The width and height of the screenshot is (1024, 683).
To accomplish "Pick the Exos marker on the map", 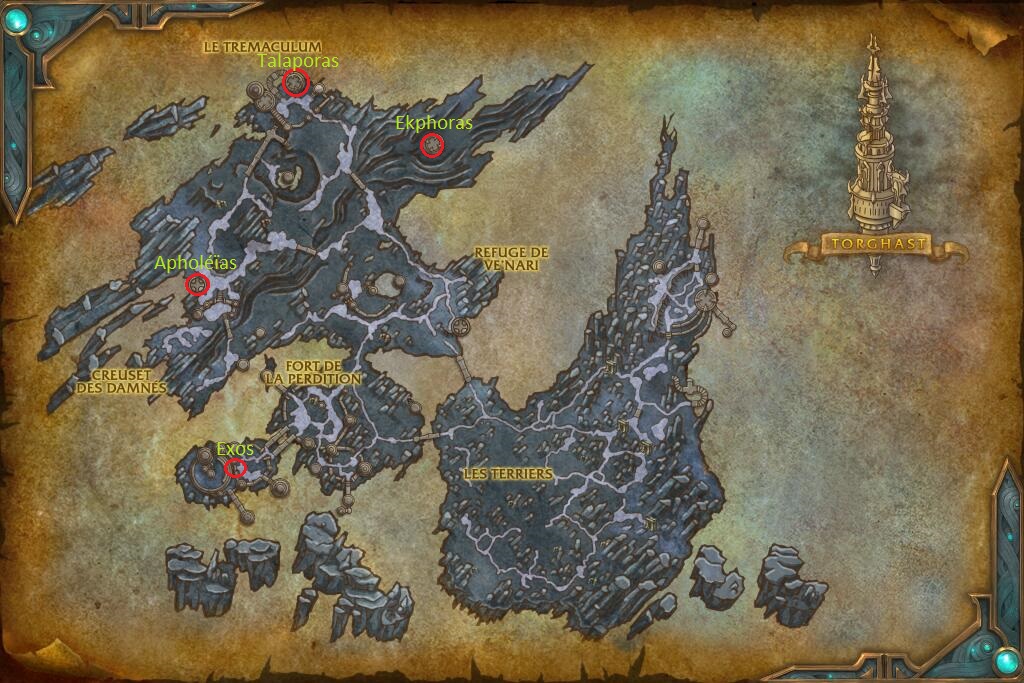I will tap(236, 468).
